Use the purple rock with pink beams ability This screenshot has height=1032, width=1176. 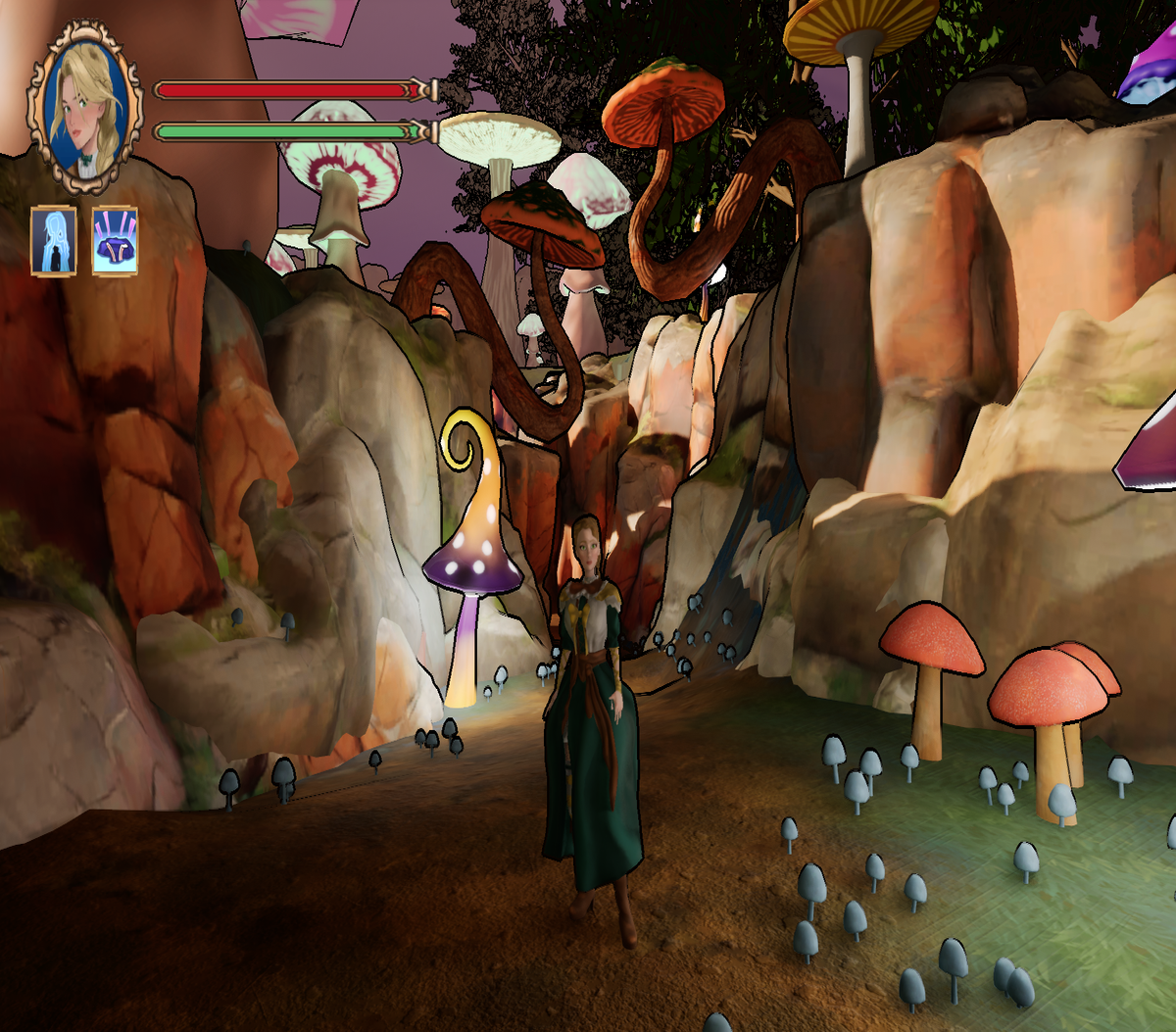point(116,240)
